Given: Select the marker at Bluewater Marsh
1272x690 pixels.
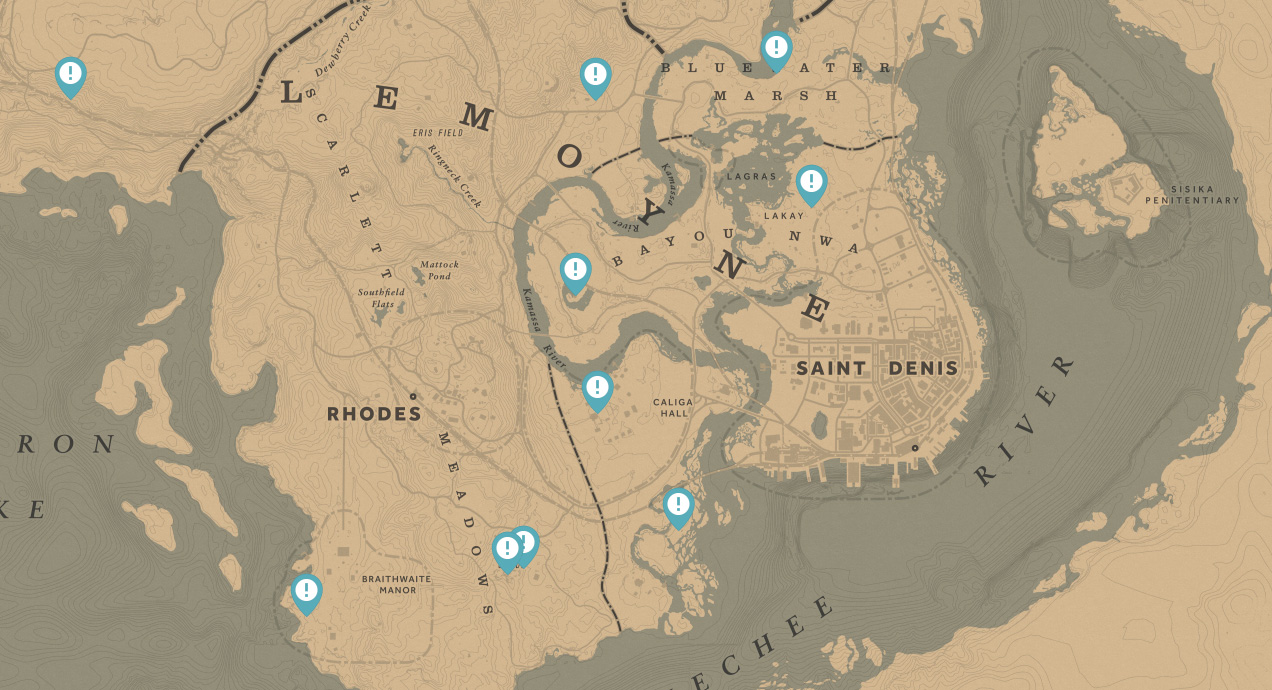Looking at the screenshot, I should [776, 49].
